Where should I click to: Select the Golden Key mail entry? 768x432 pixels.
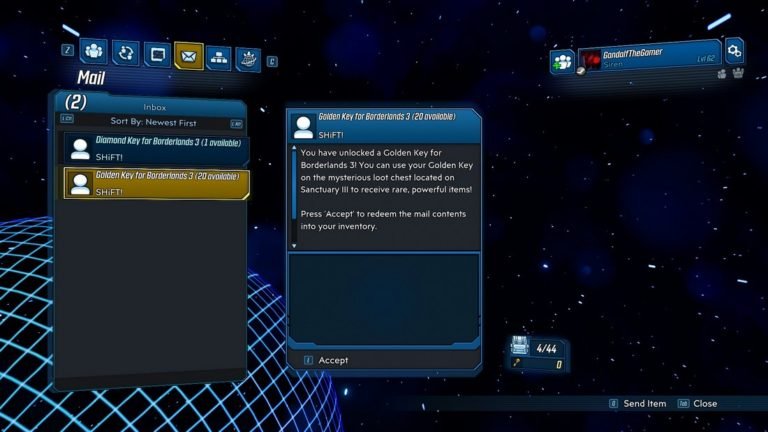156,183
